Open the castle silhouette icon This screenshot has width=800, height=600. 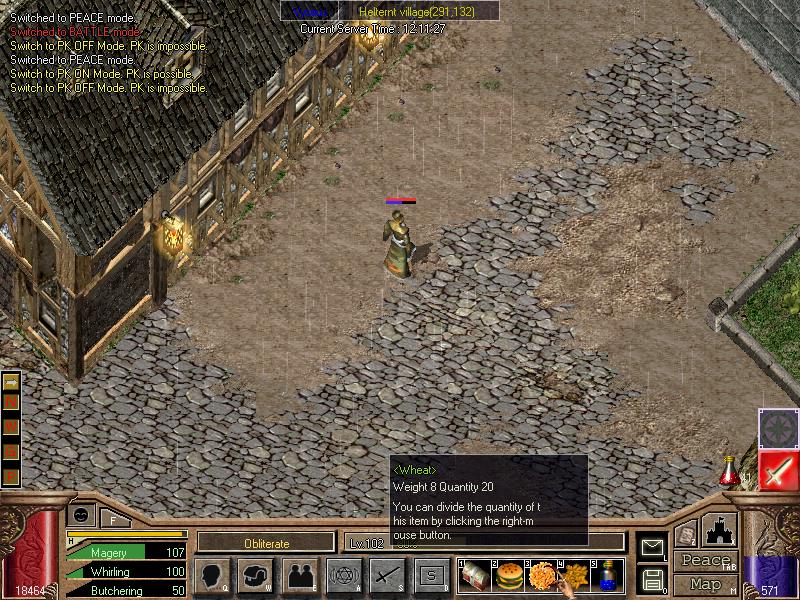coord(720,529)
